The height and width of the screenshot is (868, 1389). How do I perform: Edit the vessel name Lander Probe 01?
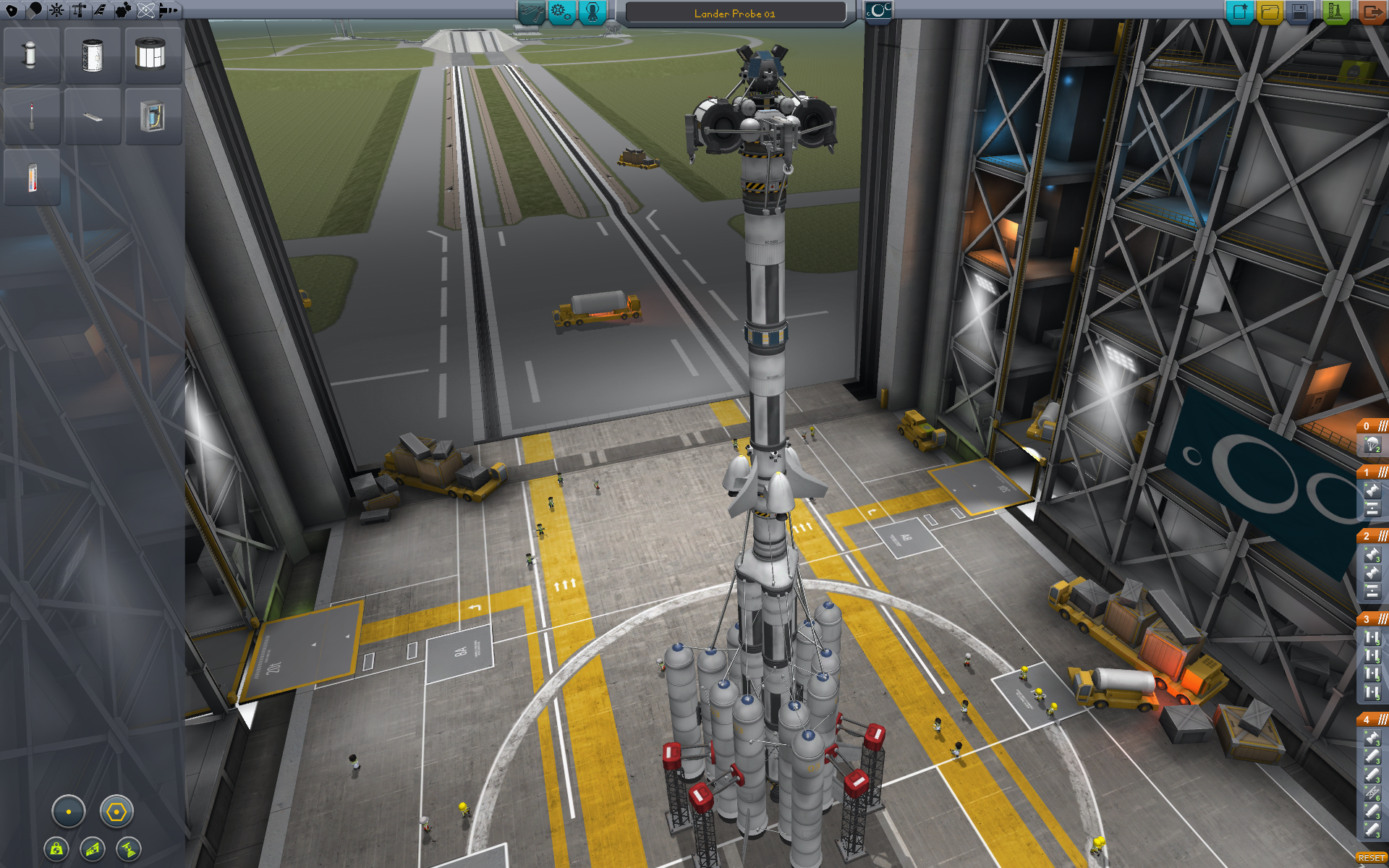tap(734, 13)
